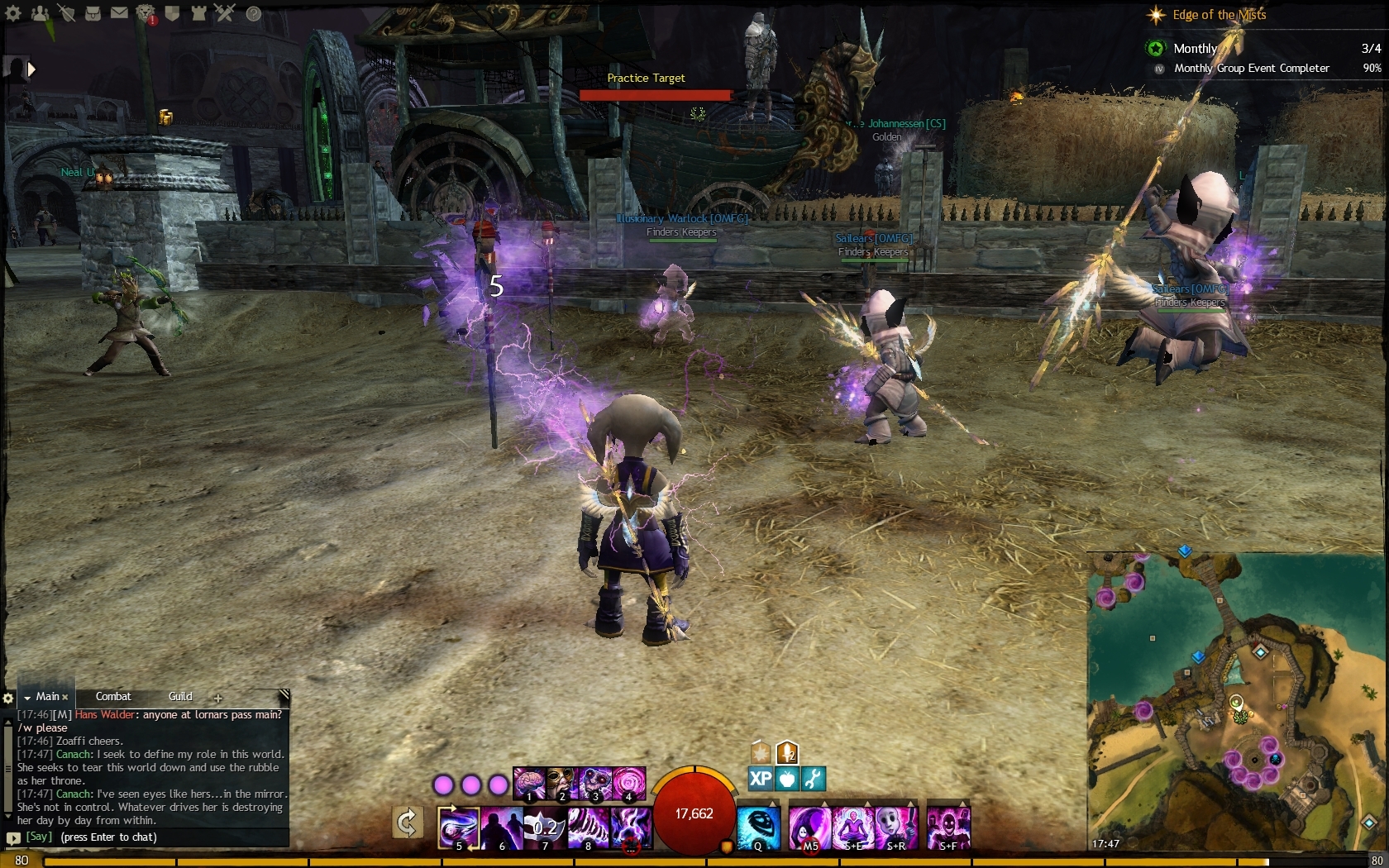This screenshot has width=1389, height=868.
Task: Add a new chat tab
Action: pos(218,698)
